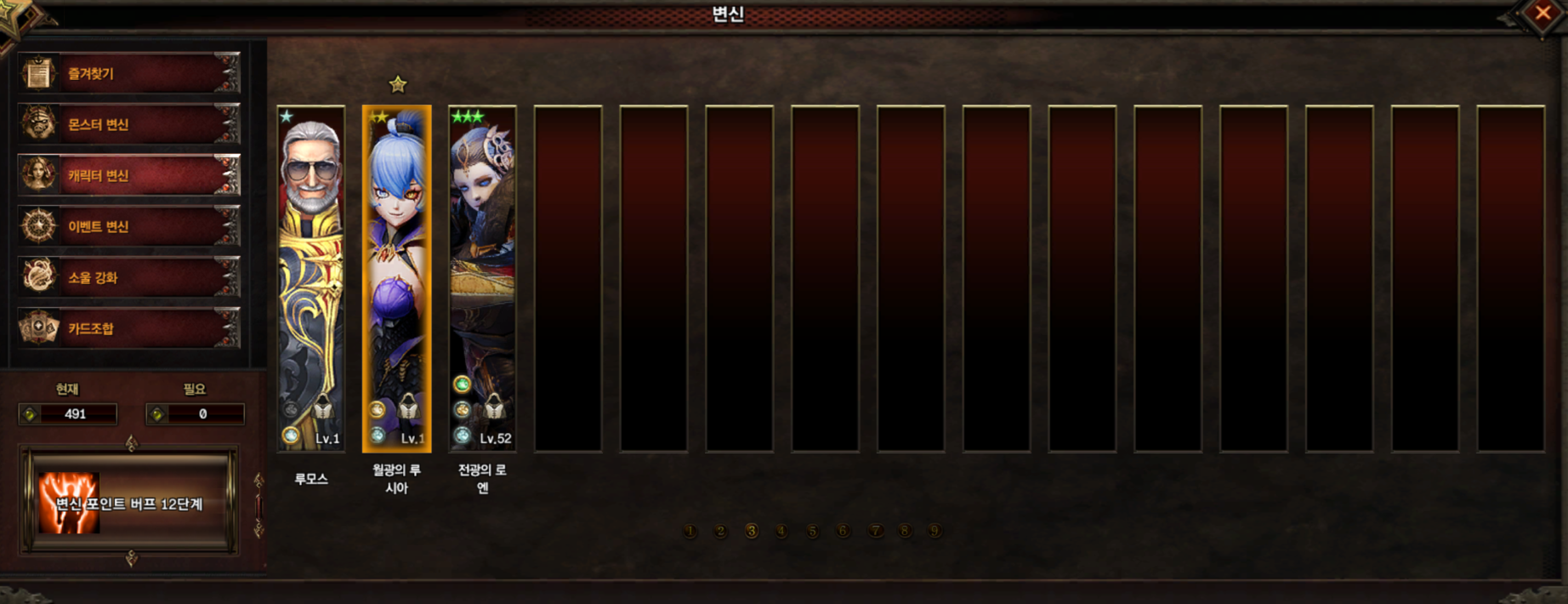
Task: Navigate to page 8
Action: pyautogui.click(x=905, y=532)
